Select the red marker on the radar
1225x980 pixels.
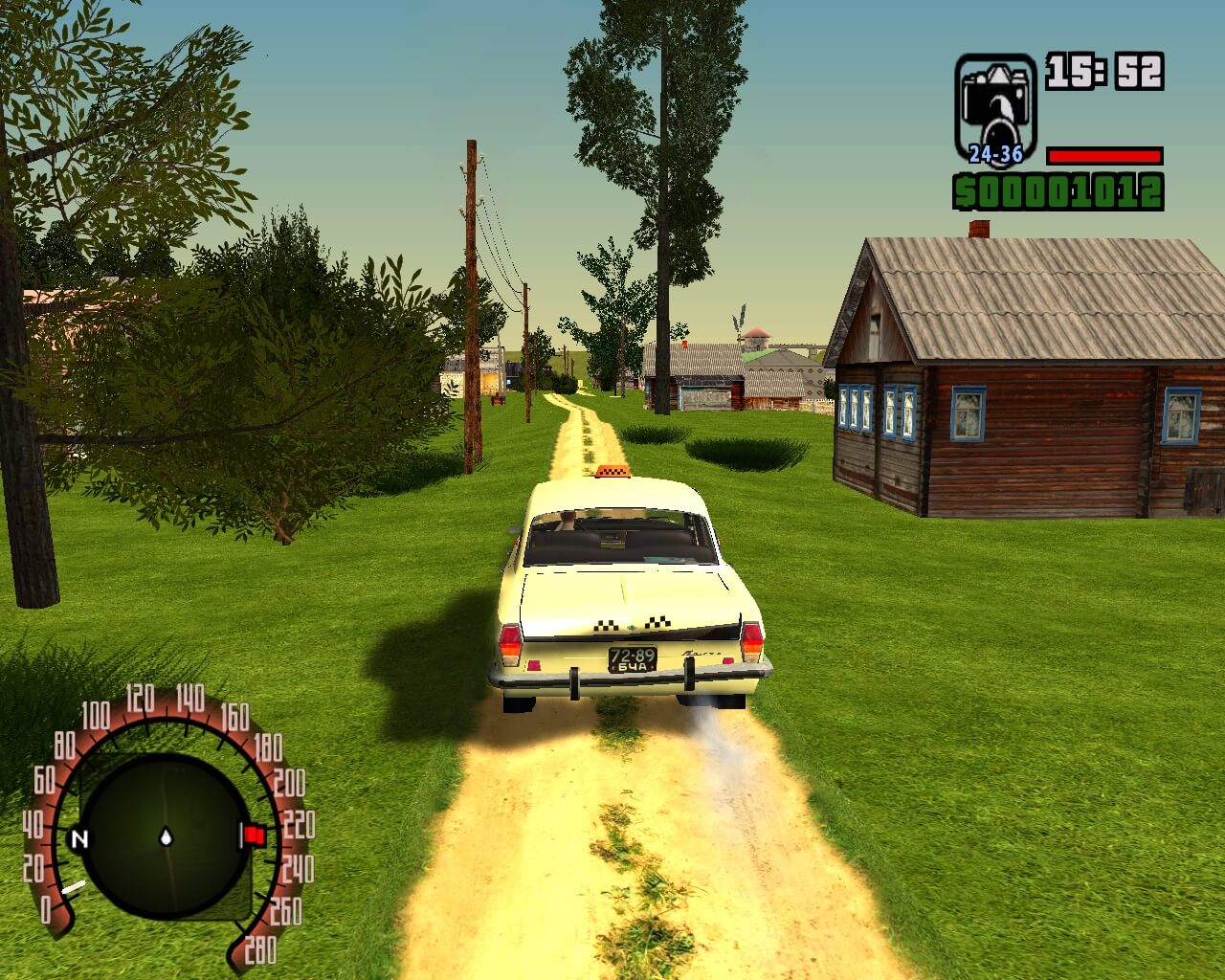[254, 835]
